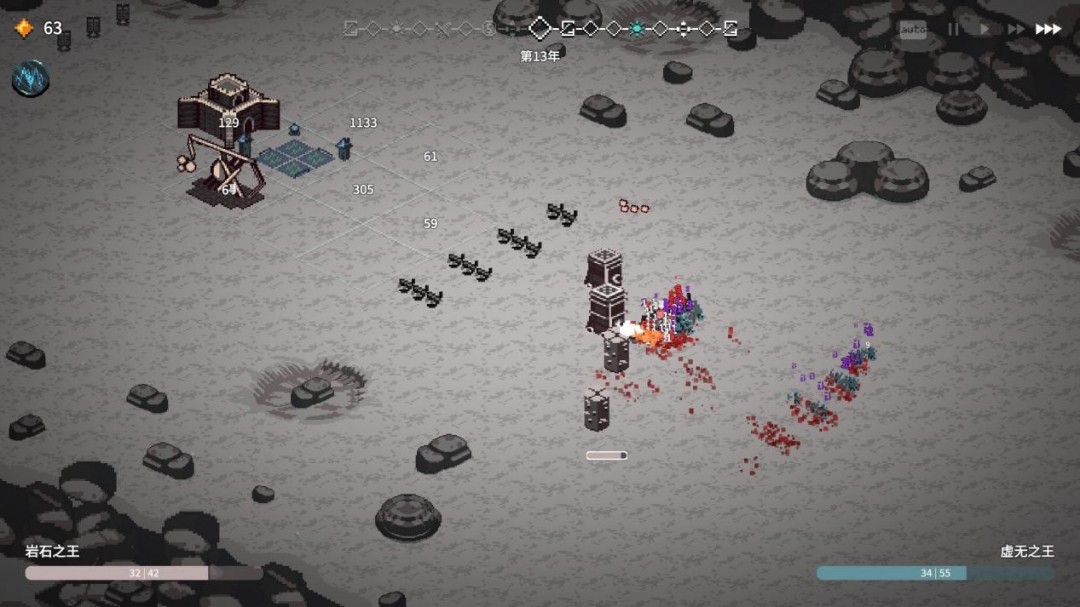Activate the blue crystal orb ability
The width and height of the screenshot is (1080, 607).
[x=31, y=78]
